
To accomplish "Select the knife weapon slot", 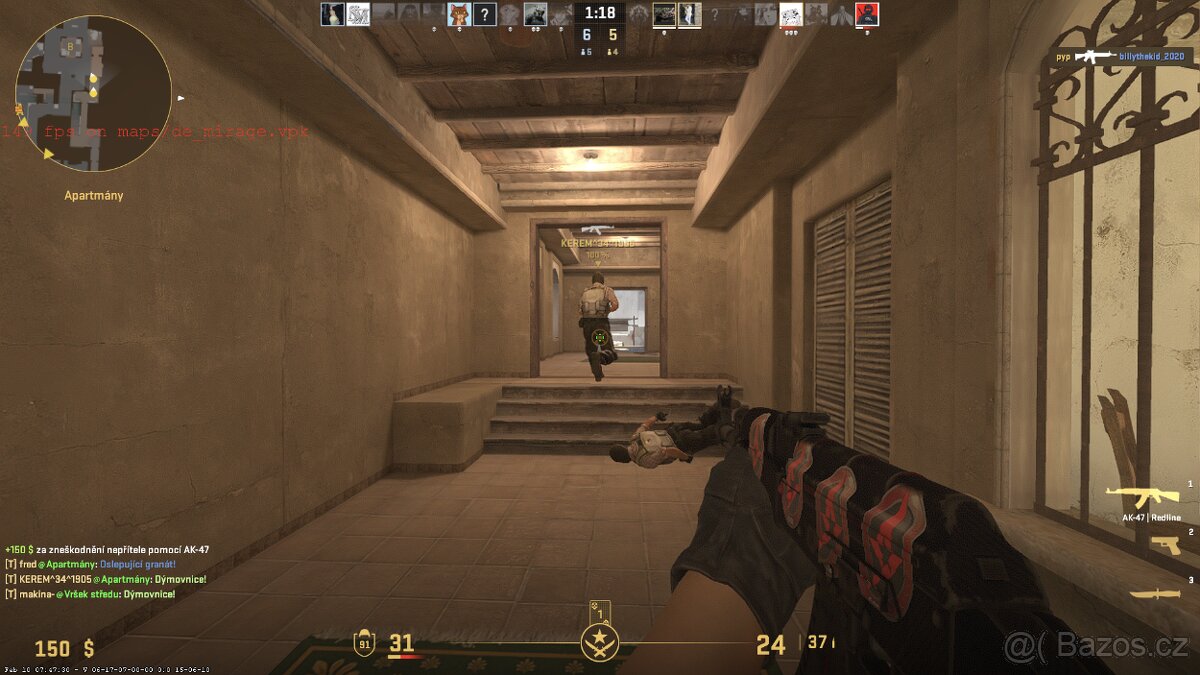I will (x=1154, y=593).
